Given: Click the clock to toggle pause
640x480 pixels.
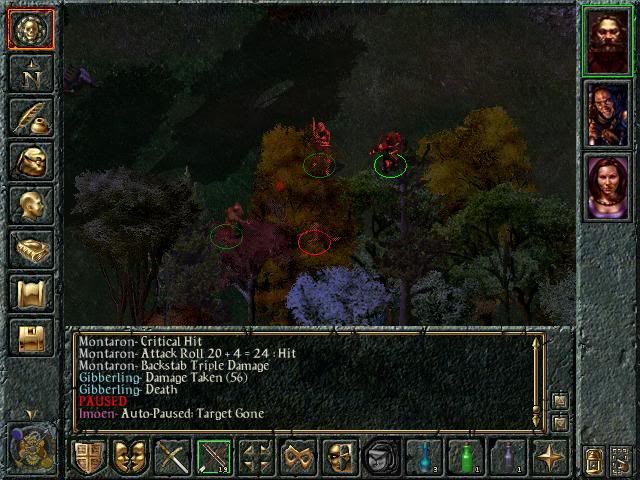Looking at the screenshot, I should coord(30,446).
